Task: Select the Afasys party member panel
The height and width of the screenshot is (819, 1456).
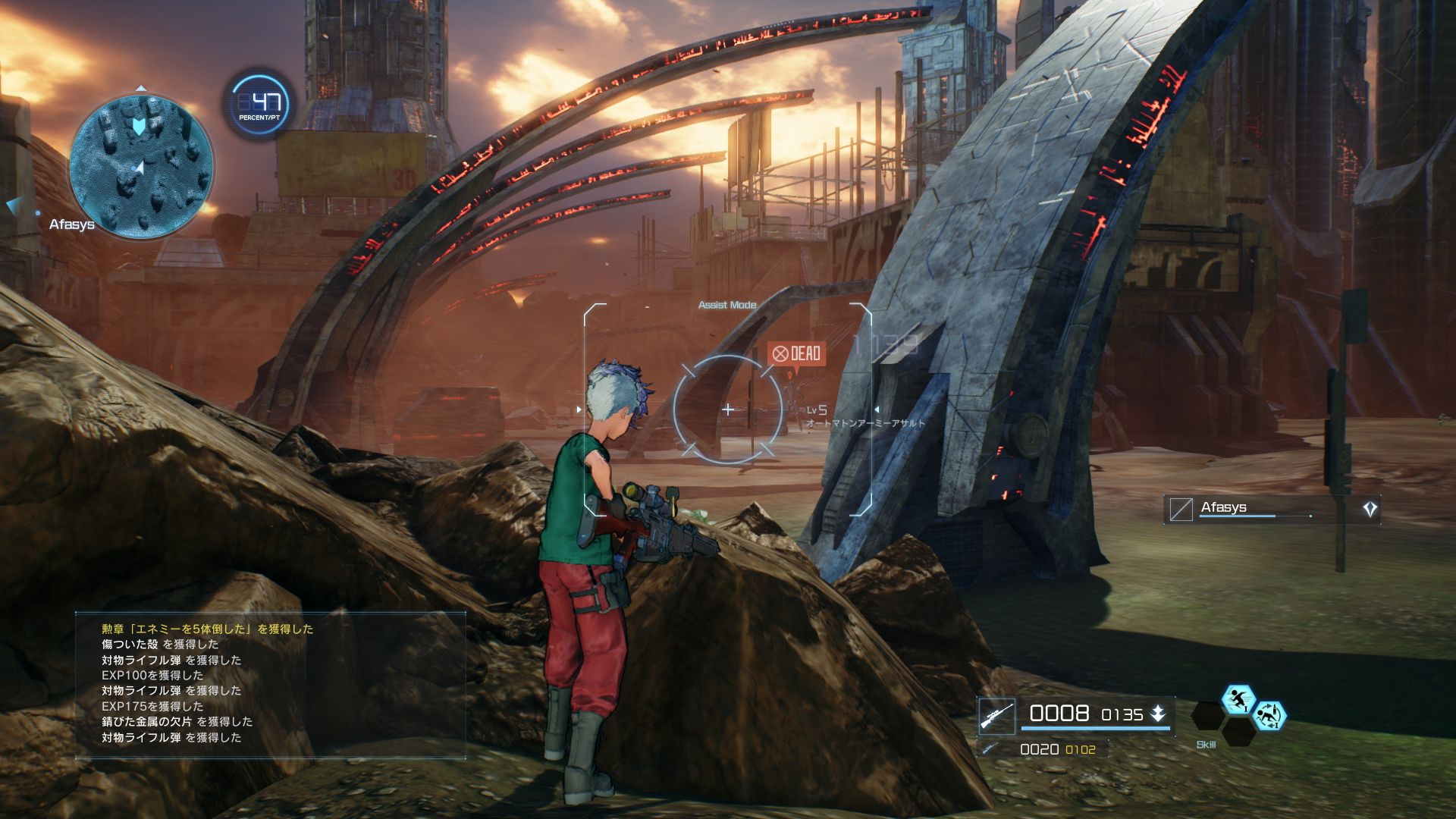Action: 1272,509
